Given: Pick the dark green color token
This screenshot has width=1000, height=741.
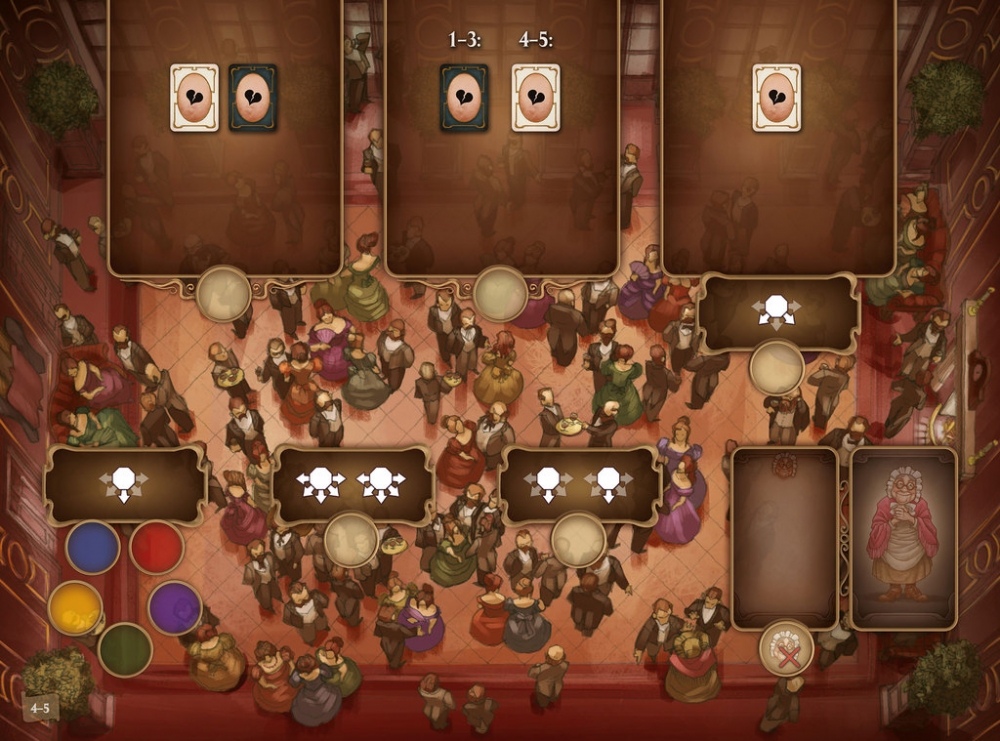Looking at the screenshot, I should (x=125, y=649).
